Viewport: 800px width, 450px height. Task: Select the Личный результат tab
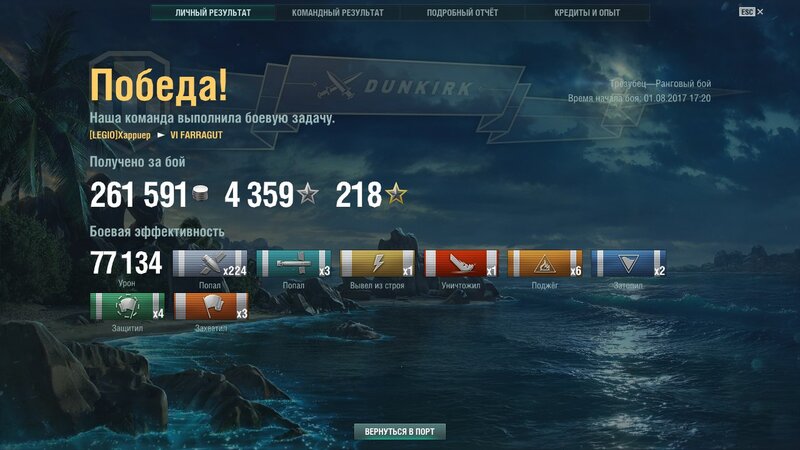212,13
